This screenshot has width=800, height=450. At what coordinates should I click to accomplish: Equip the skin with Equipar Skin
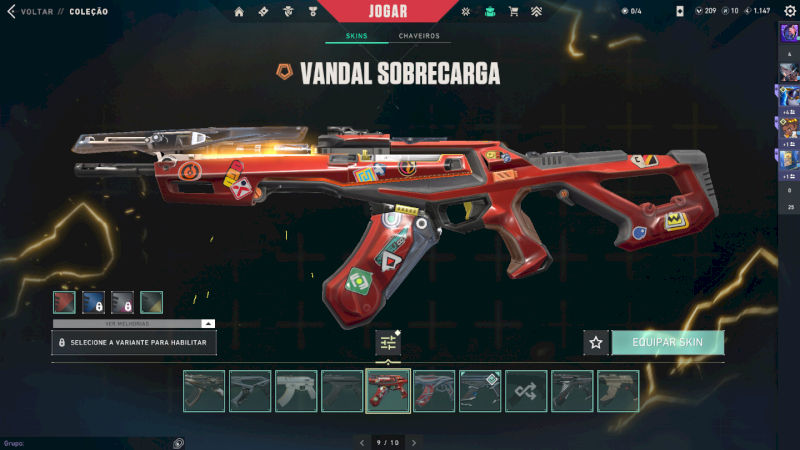pos(667,342)
